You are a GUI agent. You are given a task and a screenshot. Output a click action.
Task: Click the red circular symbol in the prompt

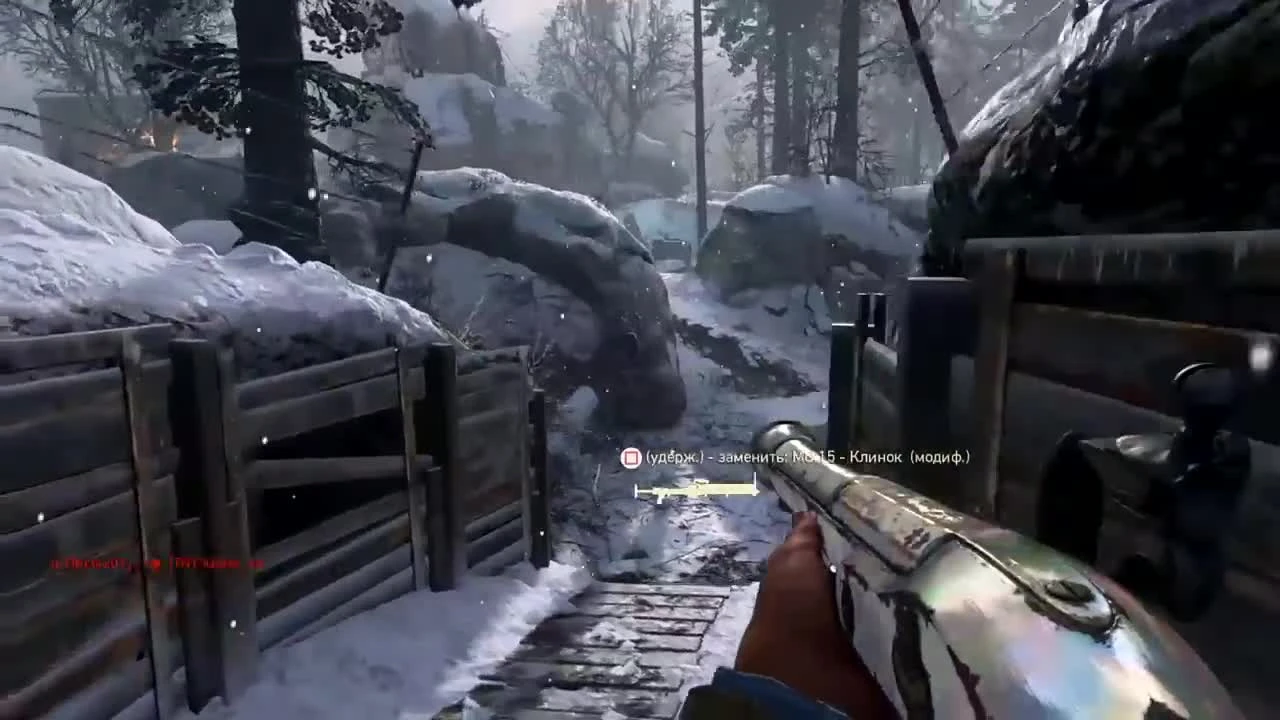tap(631, 458)
